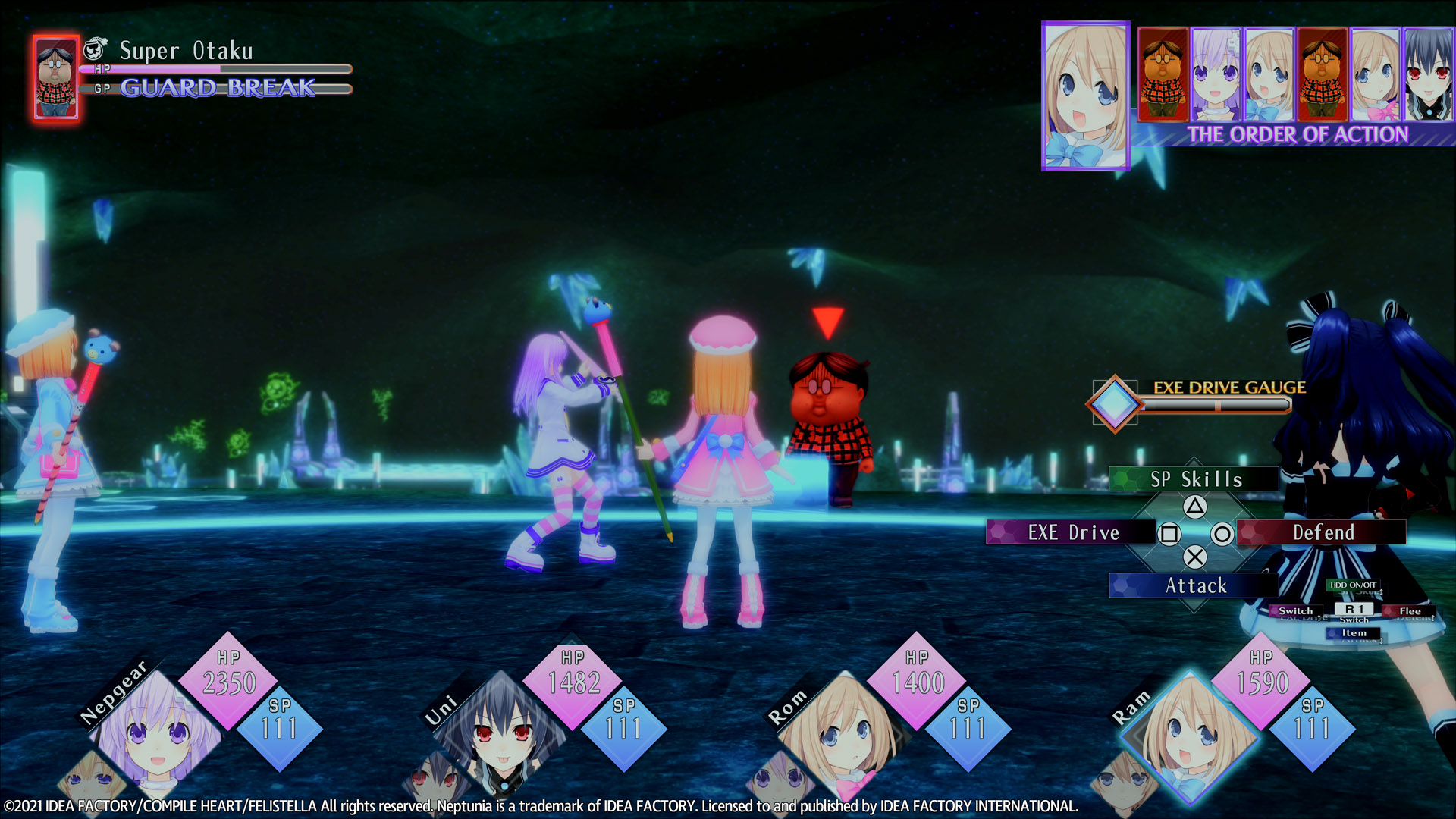This screenshot has width=1456, height=819.
Task: Select the small Flee option
Action: coord(1409,611)
